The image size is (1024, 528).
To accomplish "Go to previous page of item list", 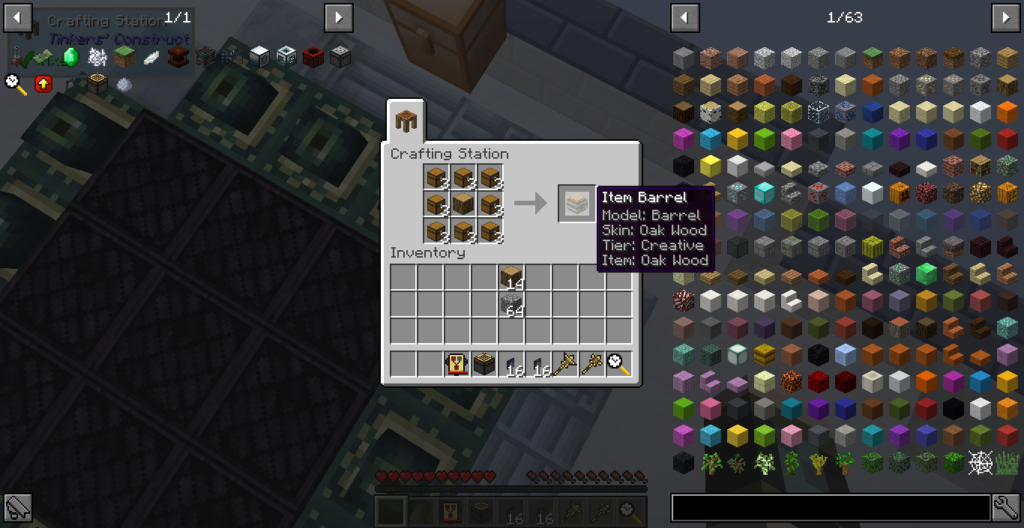I will click(x=685, y=17).
